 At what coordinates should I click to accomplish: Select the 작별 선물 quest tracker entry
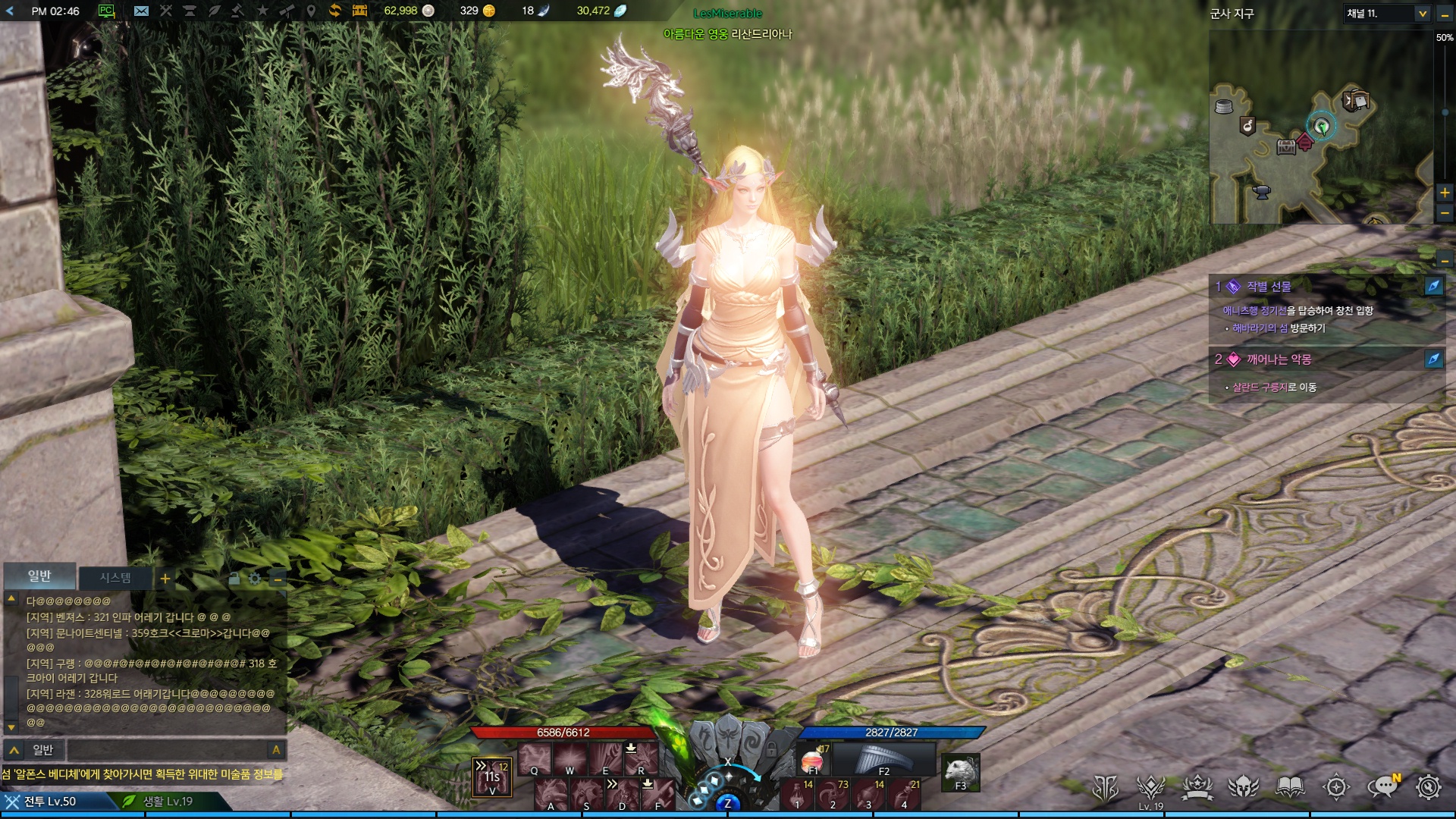coord(1269,287)
